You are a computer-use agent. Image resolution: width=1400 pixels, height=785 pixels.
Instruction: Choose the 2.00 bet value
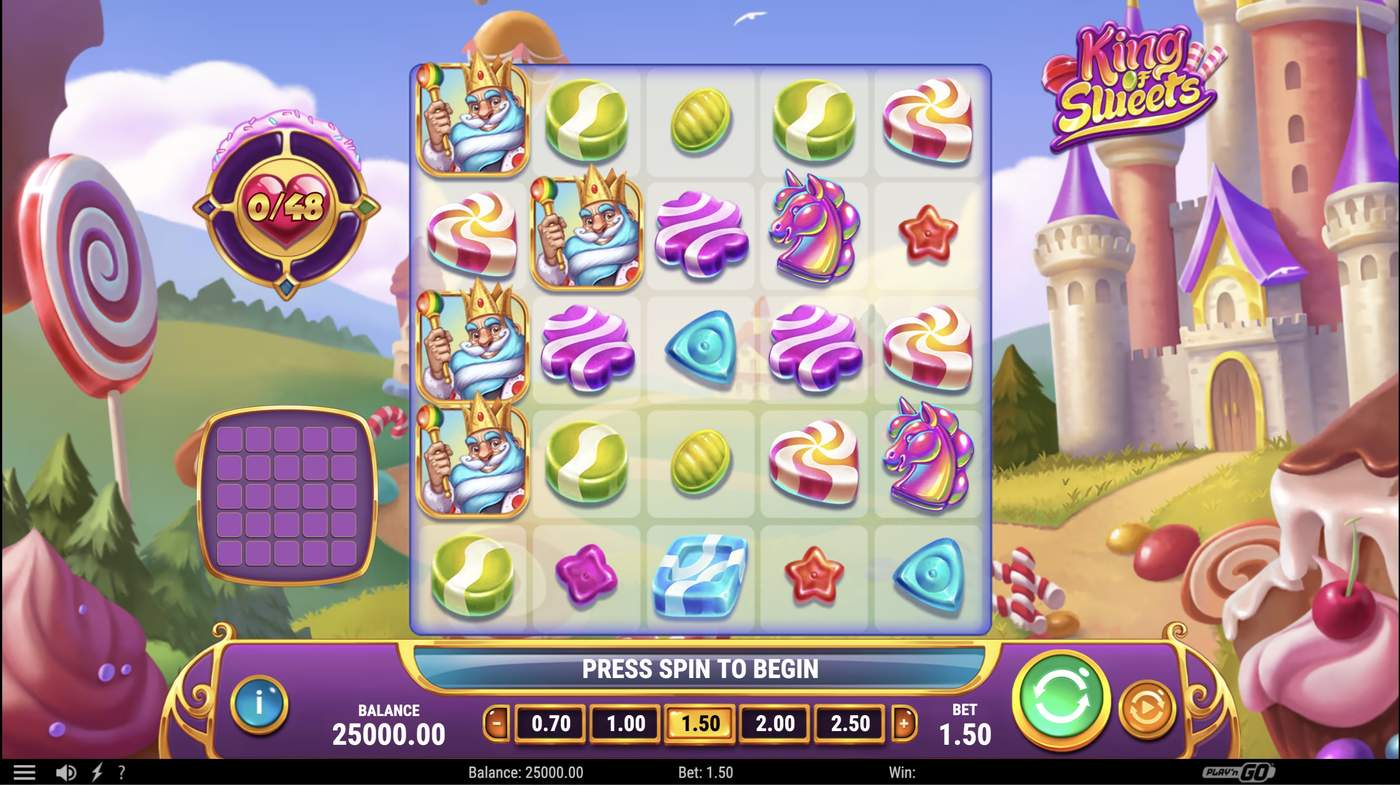(774, 722)
